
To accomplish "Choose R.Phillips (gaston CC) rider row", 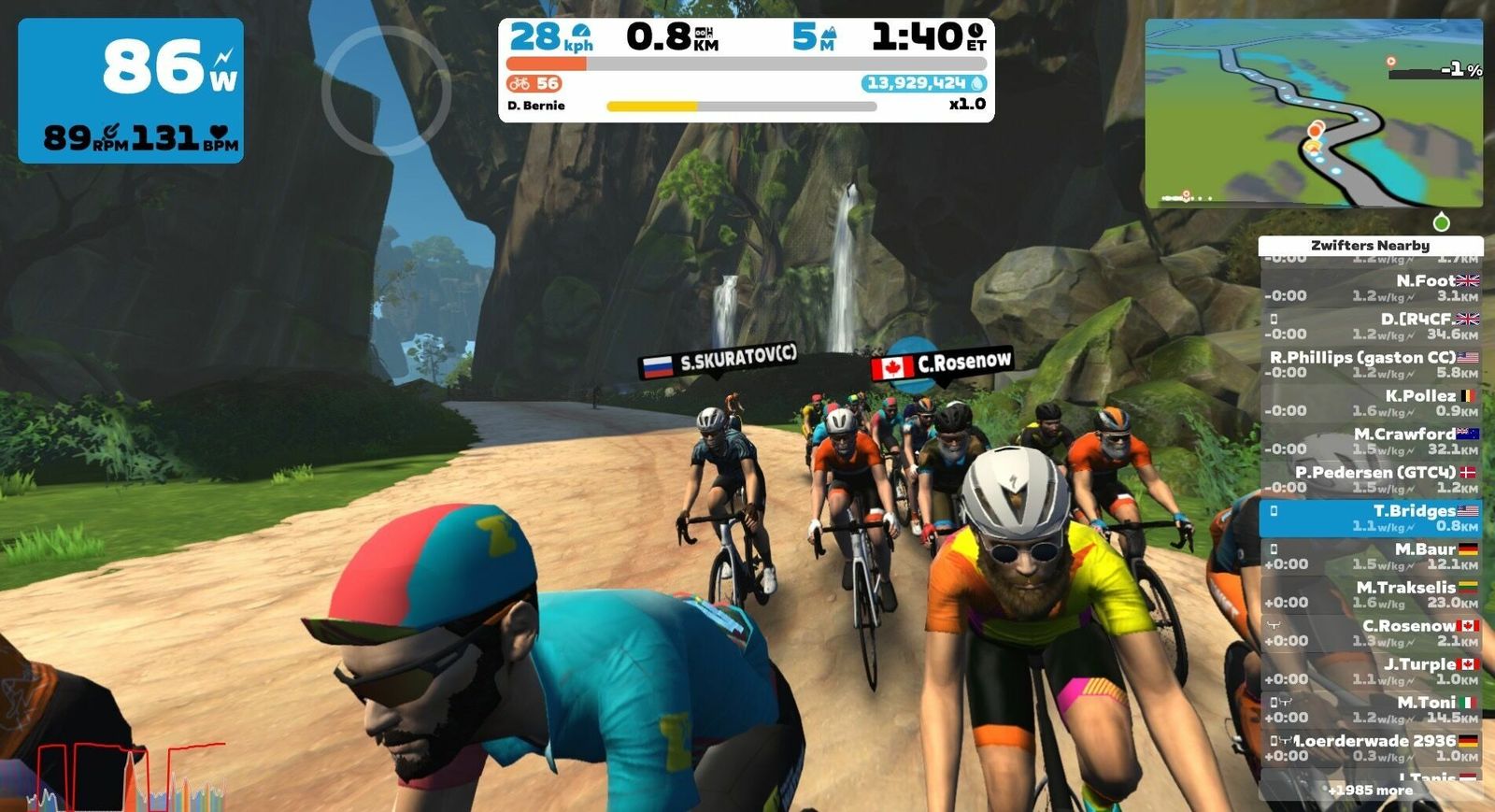I will pyautogui.click(x=1370, y=364).
